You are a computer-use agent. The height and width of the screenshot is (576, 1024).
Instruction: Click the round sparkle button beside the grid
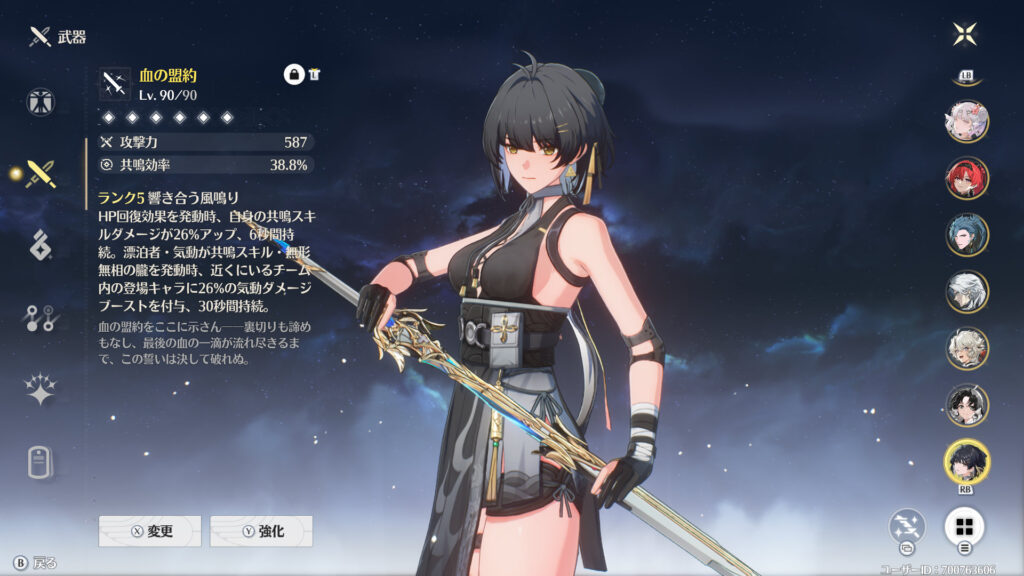click(x=908, y=526)
